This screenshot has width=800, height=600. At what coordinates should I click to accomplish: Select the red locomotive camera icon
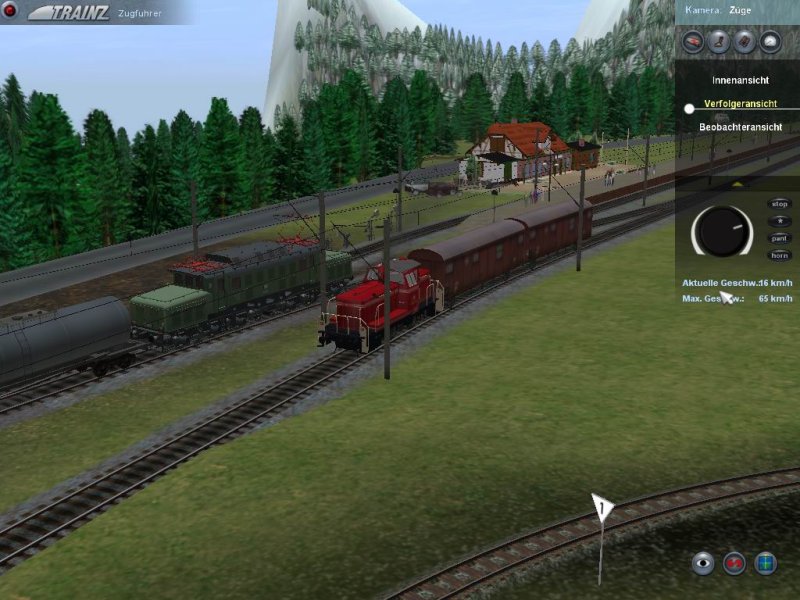coord(691,41)
